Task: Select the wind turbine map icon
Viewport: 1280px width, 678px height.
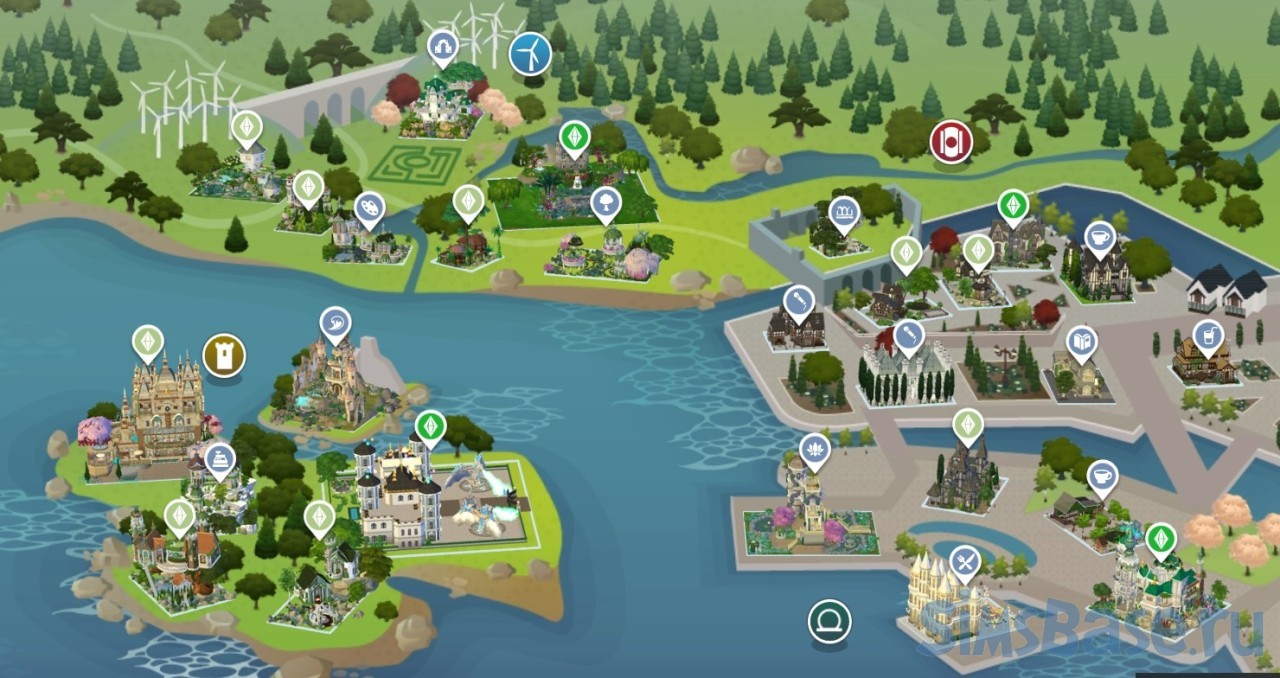Action: click(x=530, y=53)
